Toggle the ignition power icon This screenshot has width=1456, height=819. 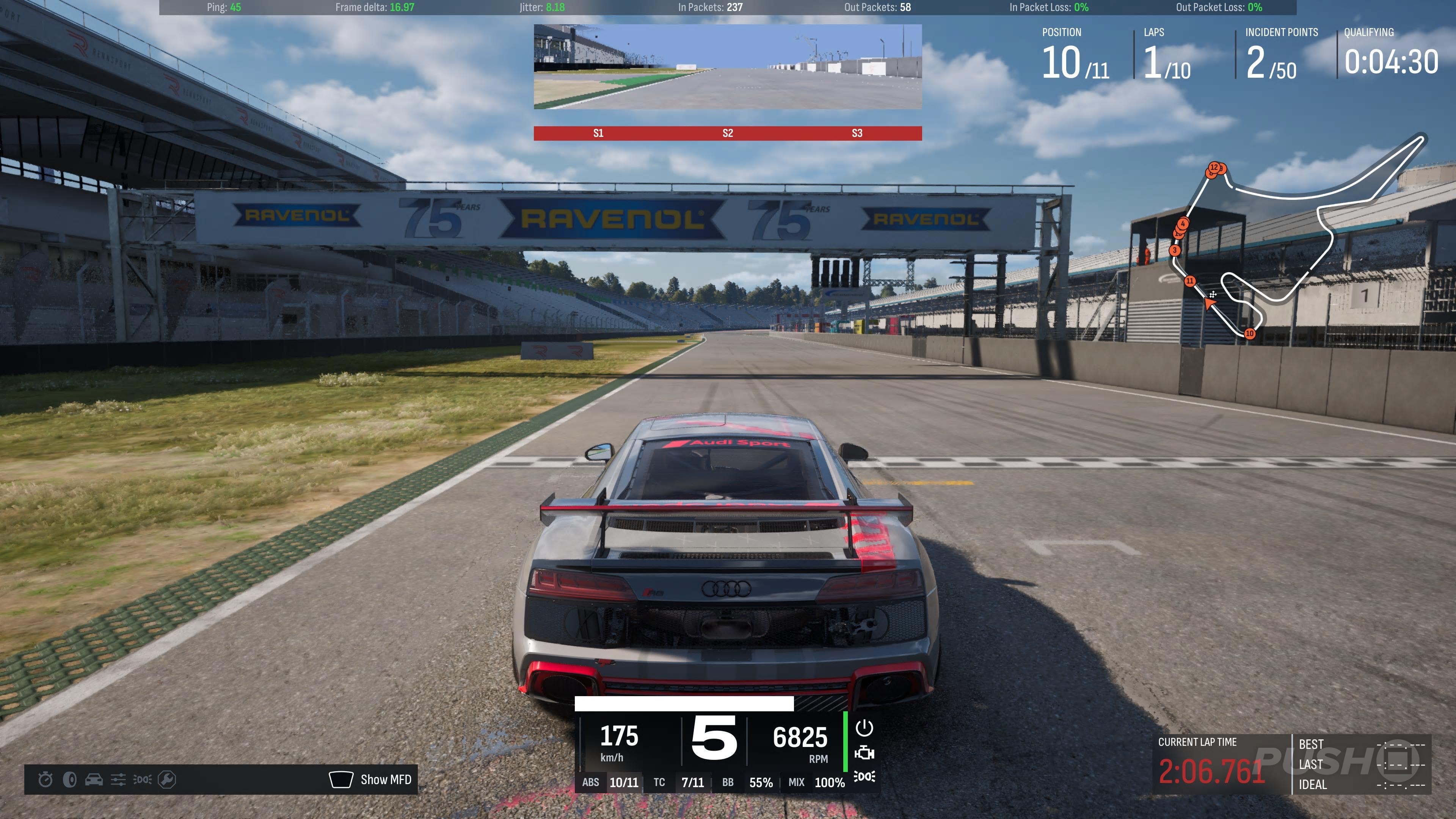864,728
